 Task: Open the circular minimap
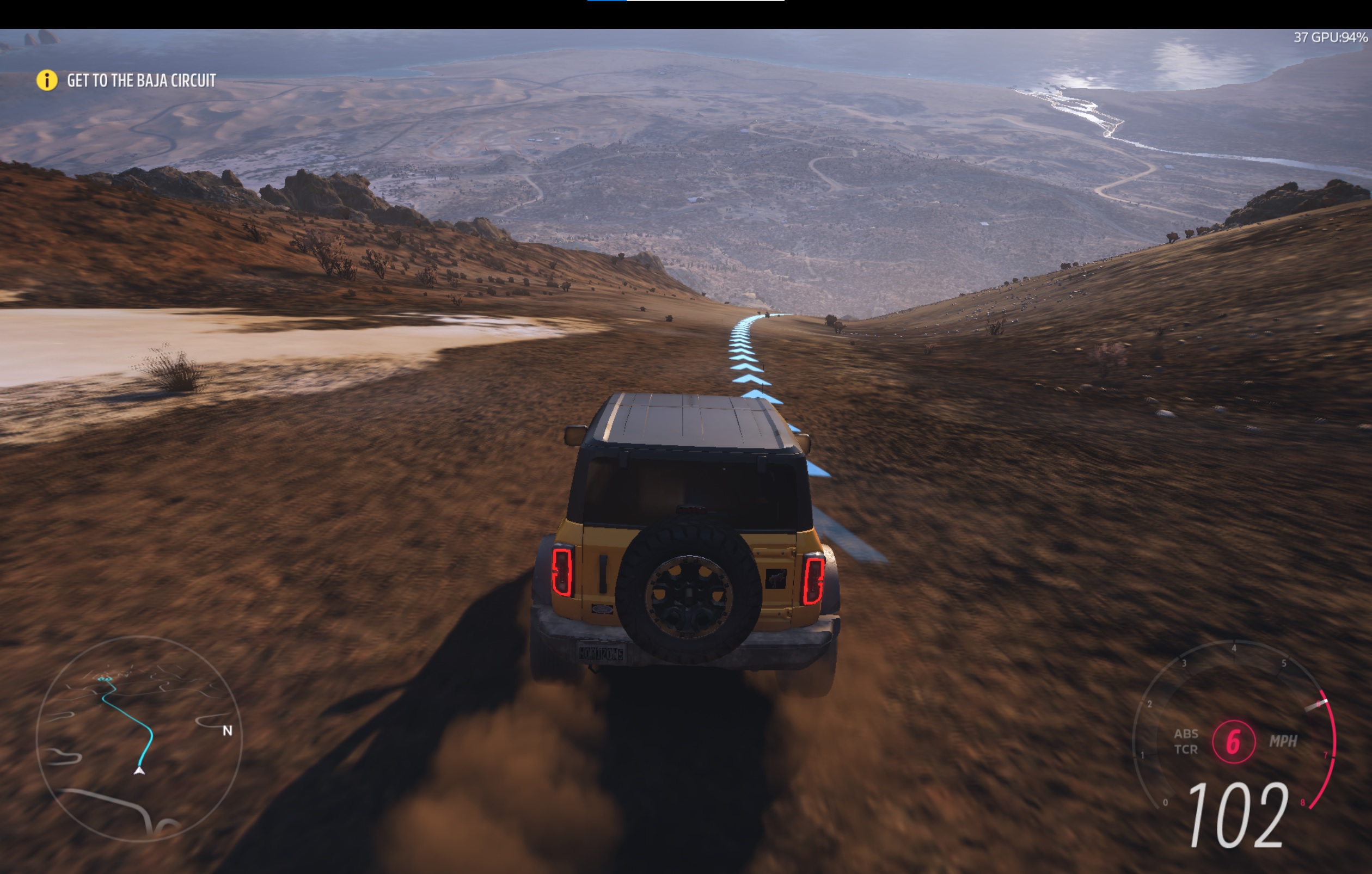[139, 738]
